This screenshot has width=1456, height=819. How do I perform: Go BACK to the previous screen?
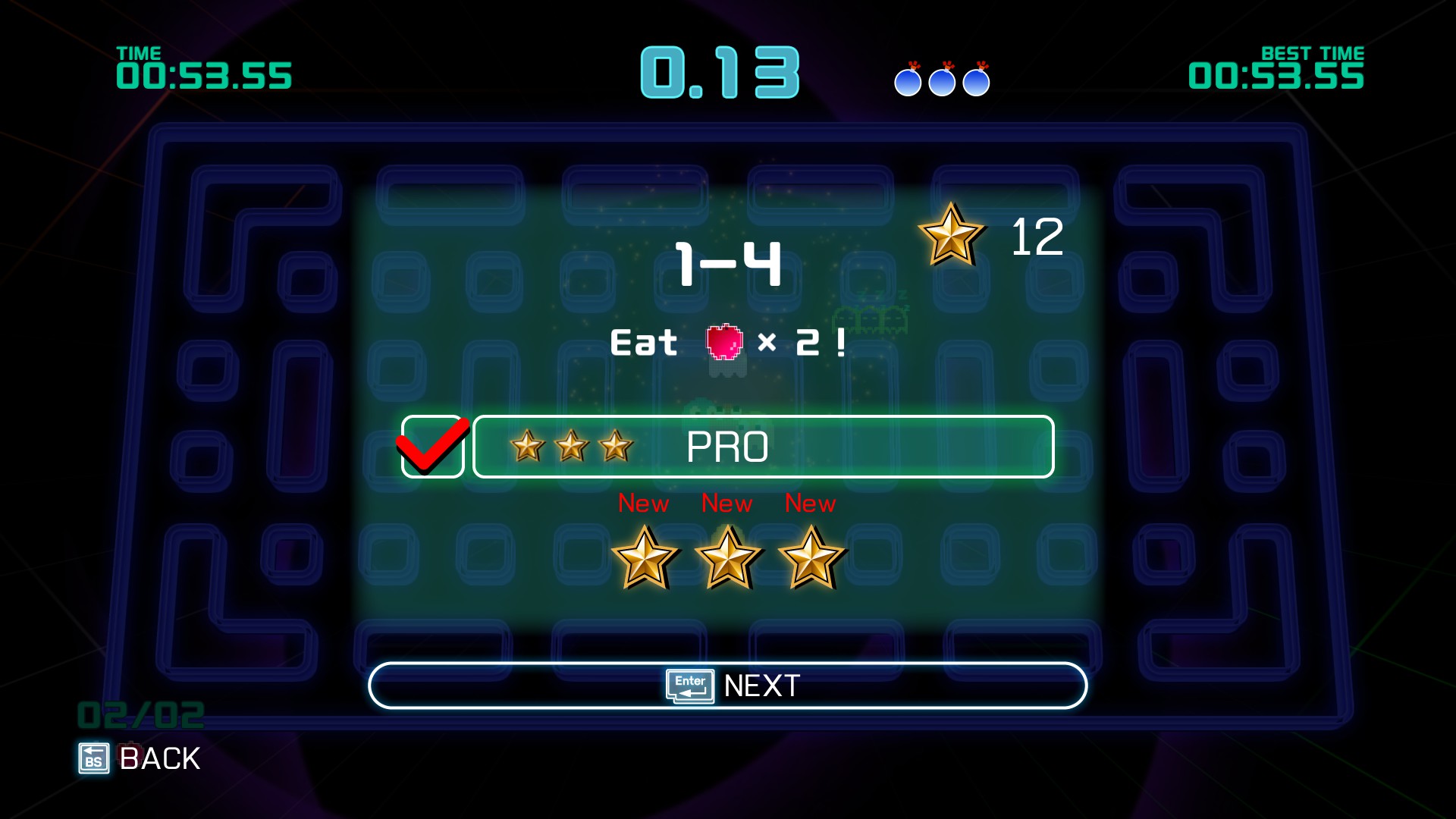(x=140, y=758)
